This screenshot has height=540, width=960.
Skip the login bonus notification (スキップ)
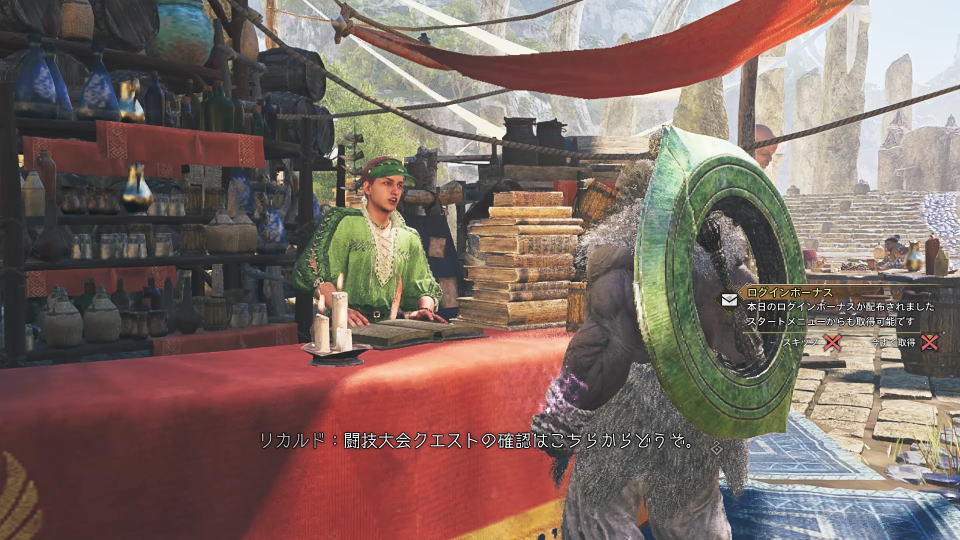pos(830,342)
